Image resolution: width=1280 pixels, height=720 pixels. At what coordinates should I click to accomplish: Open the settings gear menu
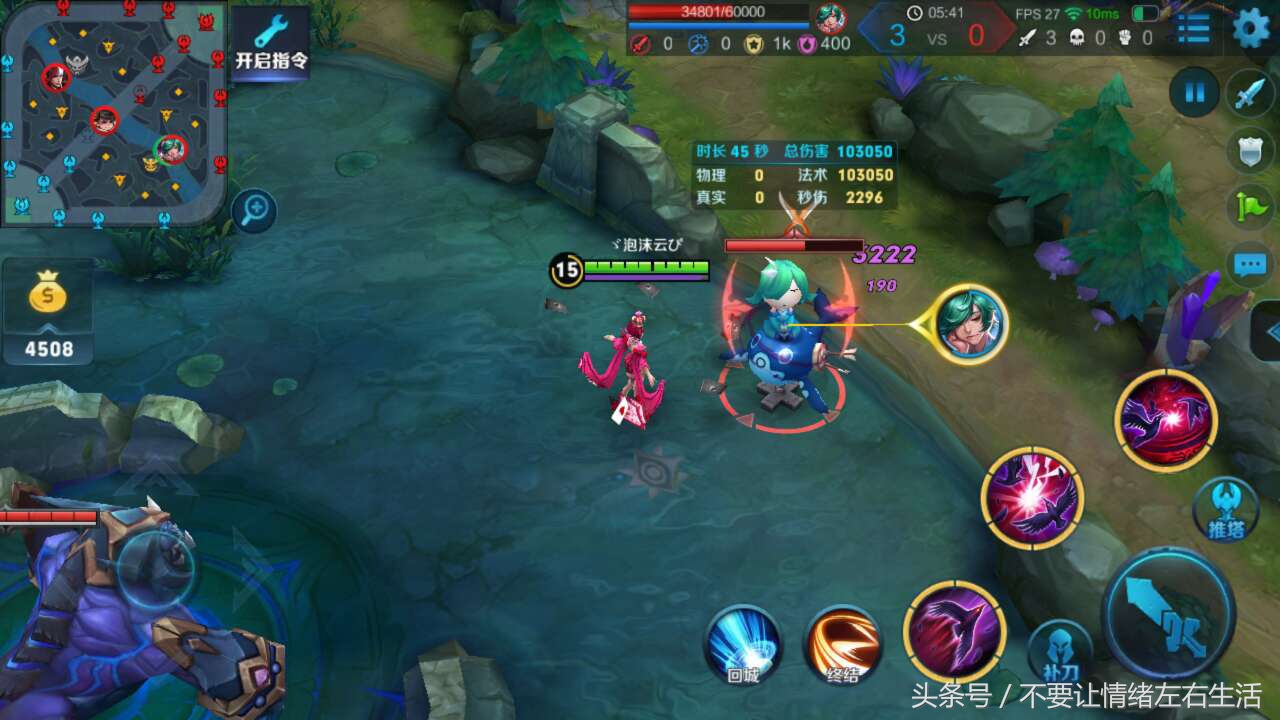(1250, 28)
